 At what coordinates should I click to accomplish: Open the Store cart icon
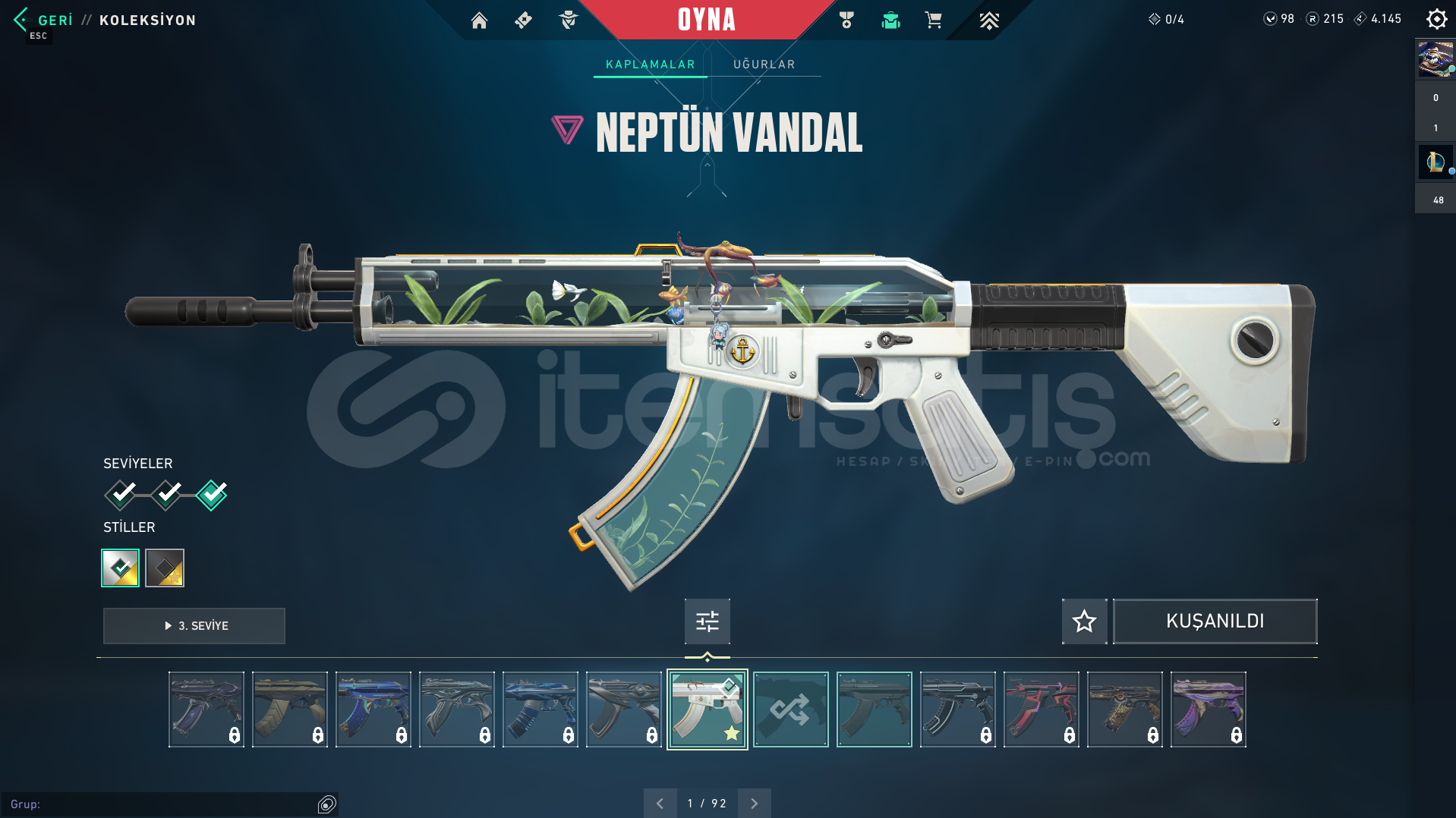(x=933, y=20)
